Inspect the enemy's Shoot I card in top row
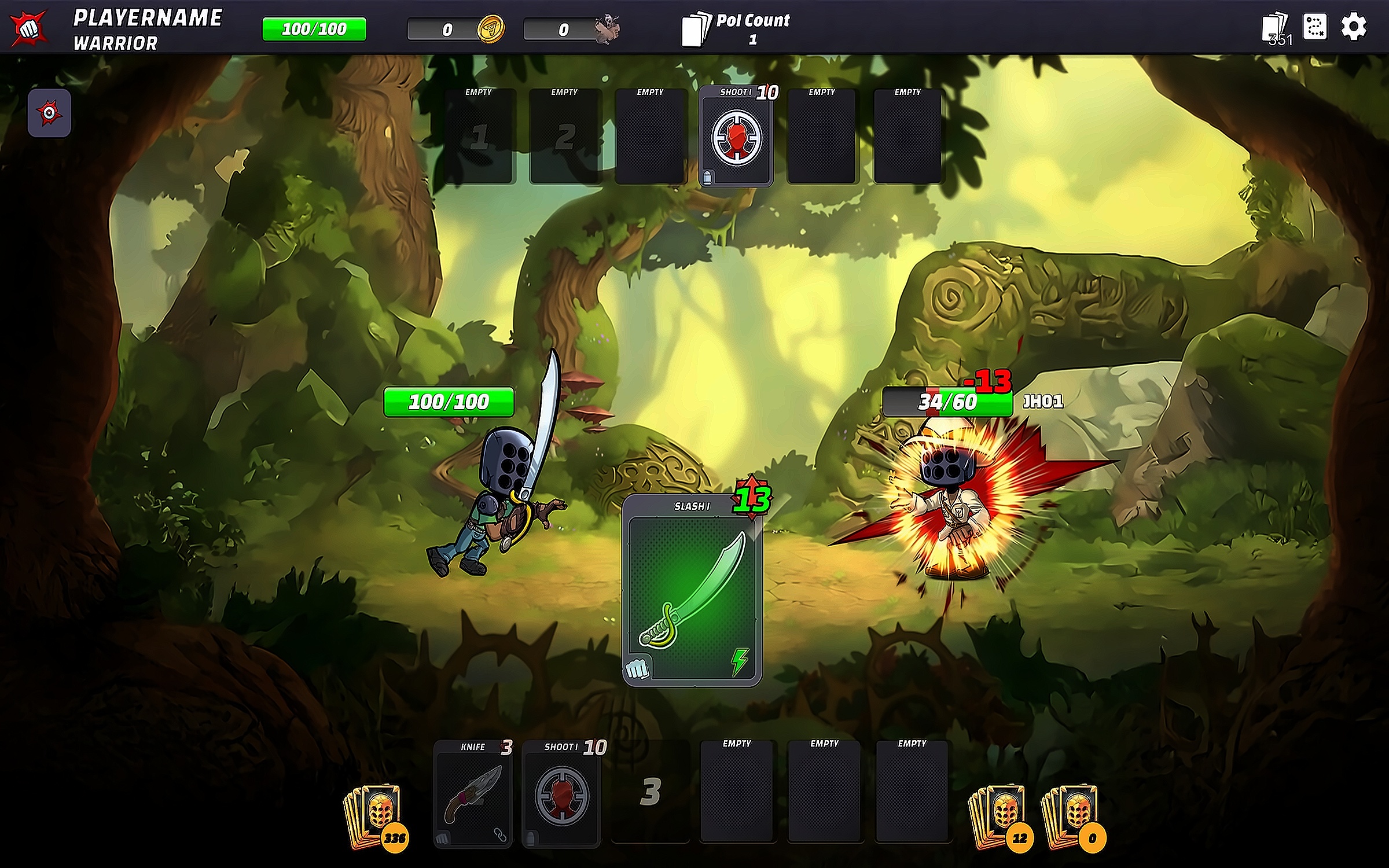Screen dimensions: 1389x868 pyautogui.click(x=736, y=137)
